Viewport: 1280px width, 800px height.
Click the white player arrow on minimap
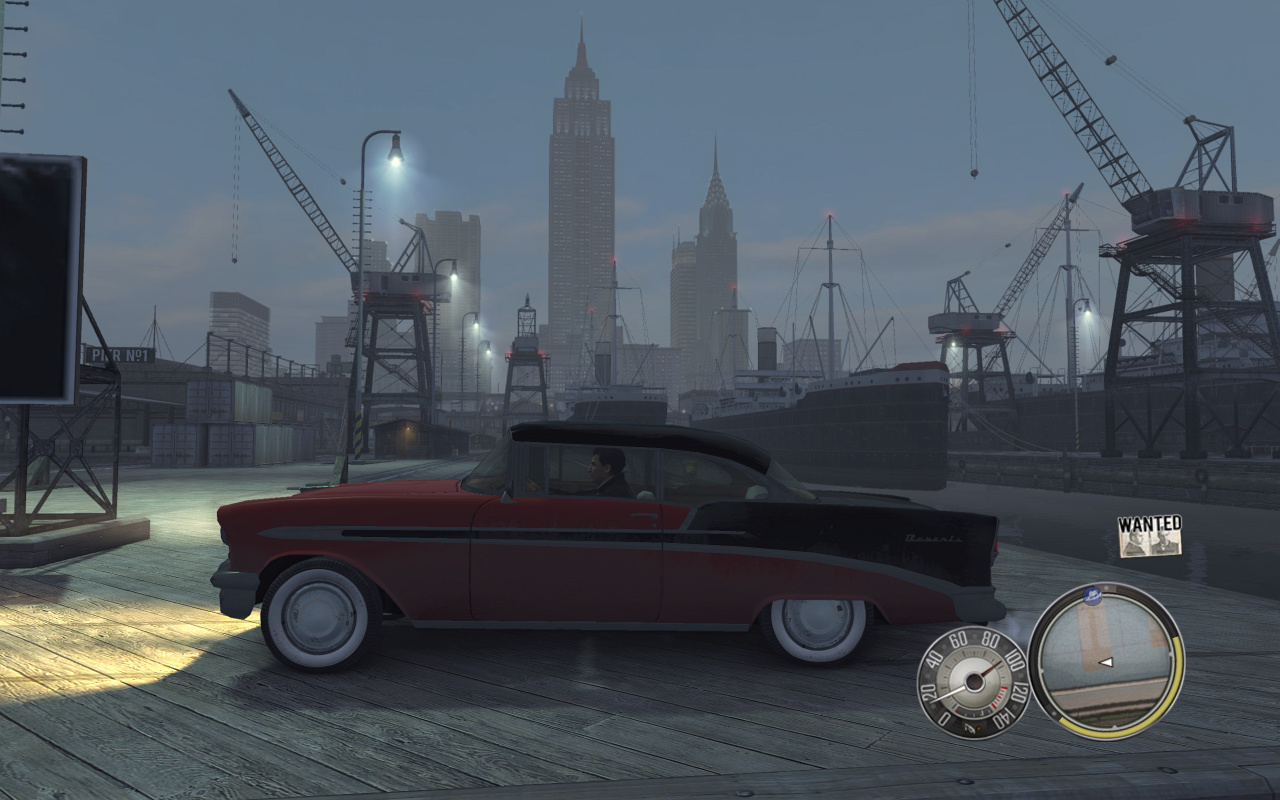(x=1106, y=661)
